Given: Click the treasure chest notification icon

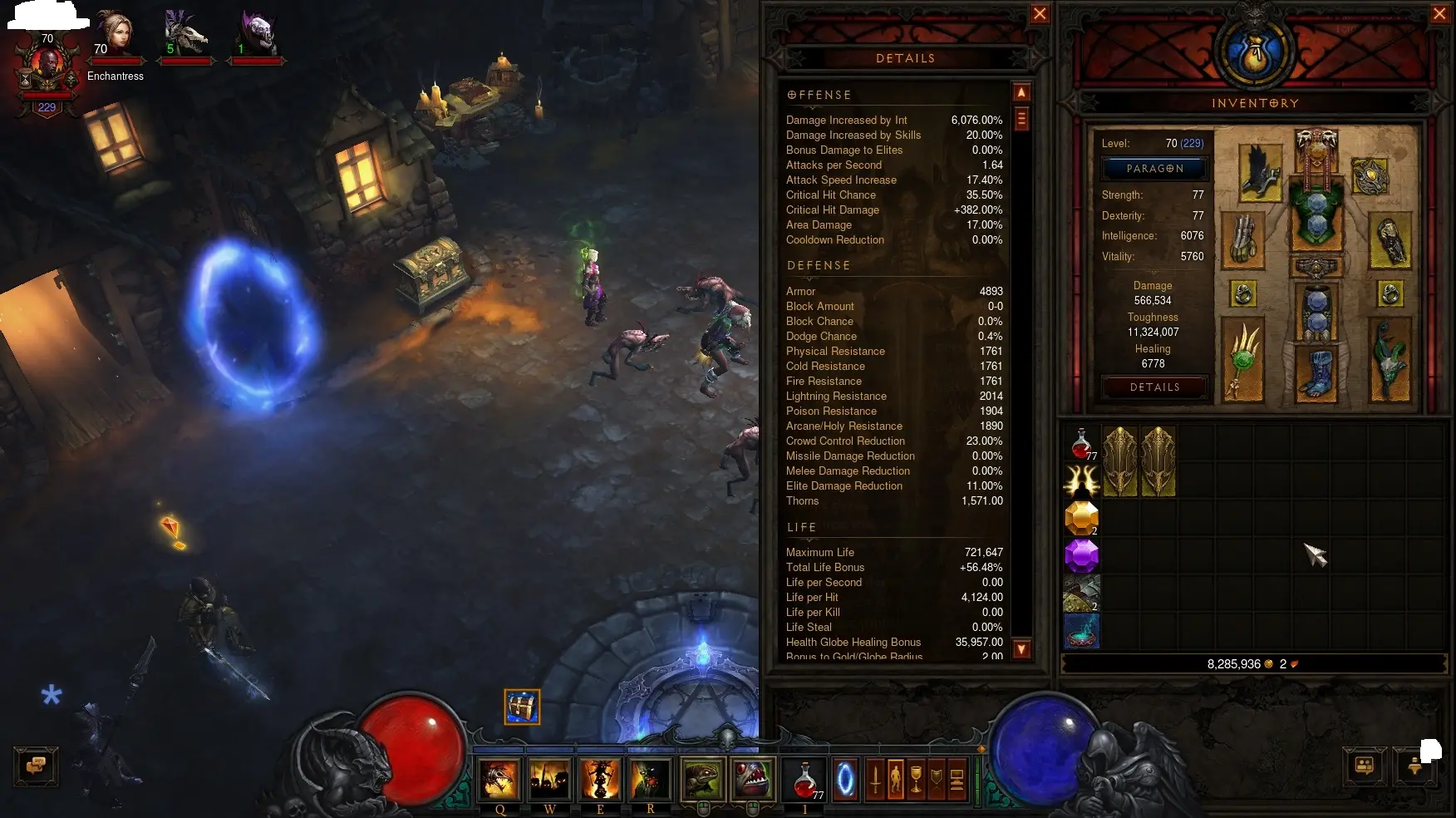Looking at the screenshot, I should coord(522,707).
